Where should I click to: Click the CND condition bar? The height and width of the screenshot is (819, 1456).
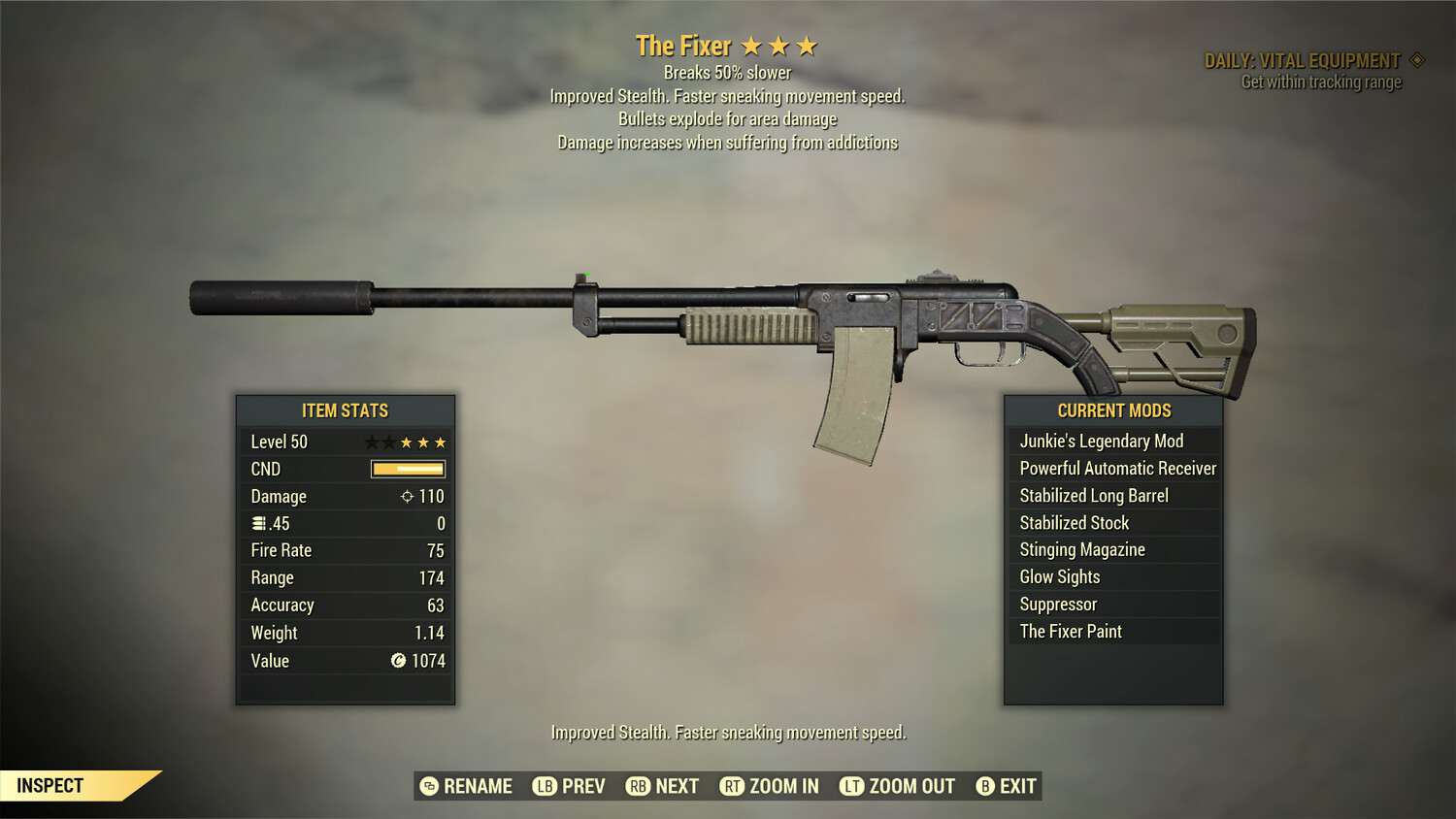(407, 469)
